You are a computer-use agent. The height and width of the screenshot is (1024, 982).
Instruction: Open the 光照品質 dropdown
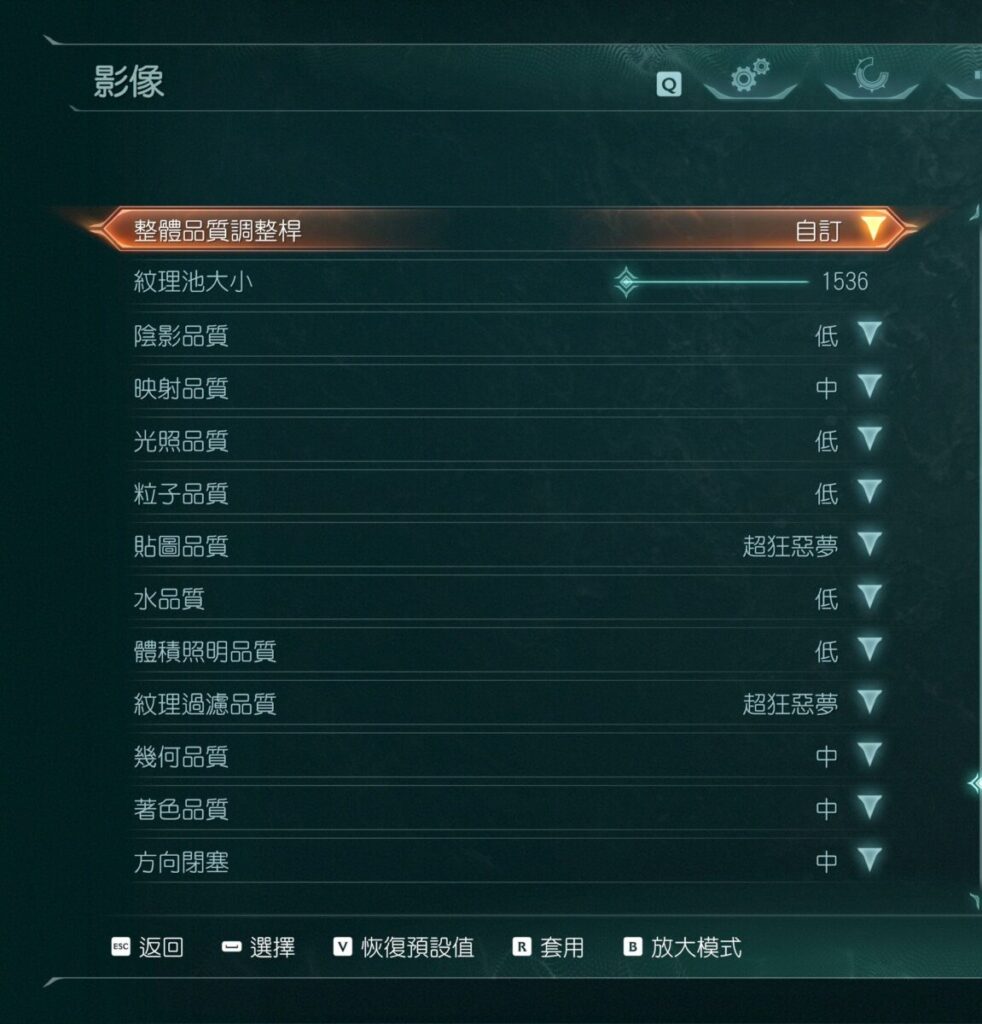[x=869, y=439]
